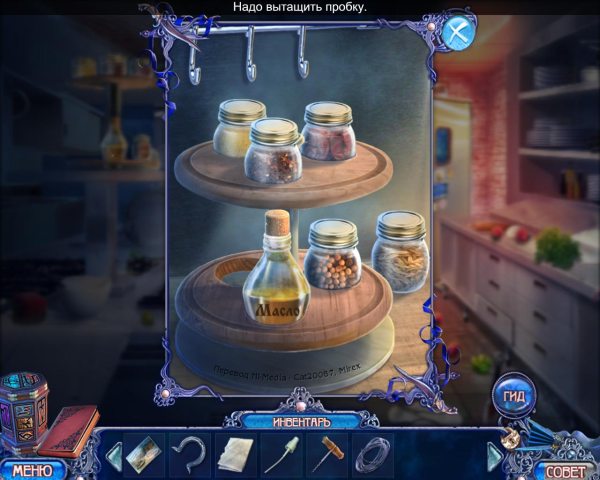Viewport: 600px width, 480px height.
Task: Ask for a hint with СОВЕТ
Action: [566, 469]
